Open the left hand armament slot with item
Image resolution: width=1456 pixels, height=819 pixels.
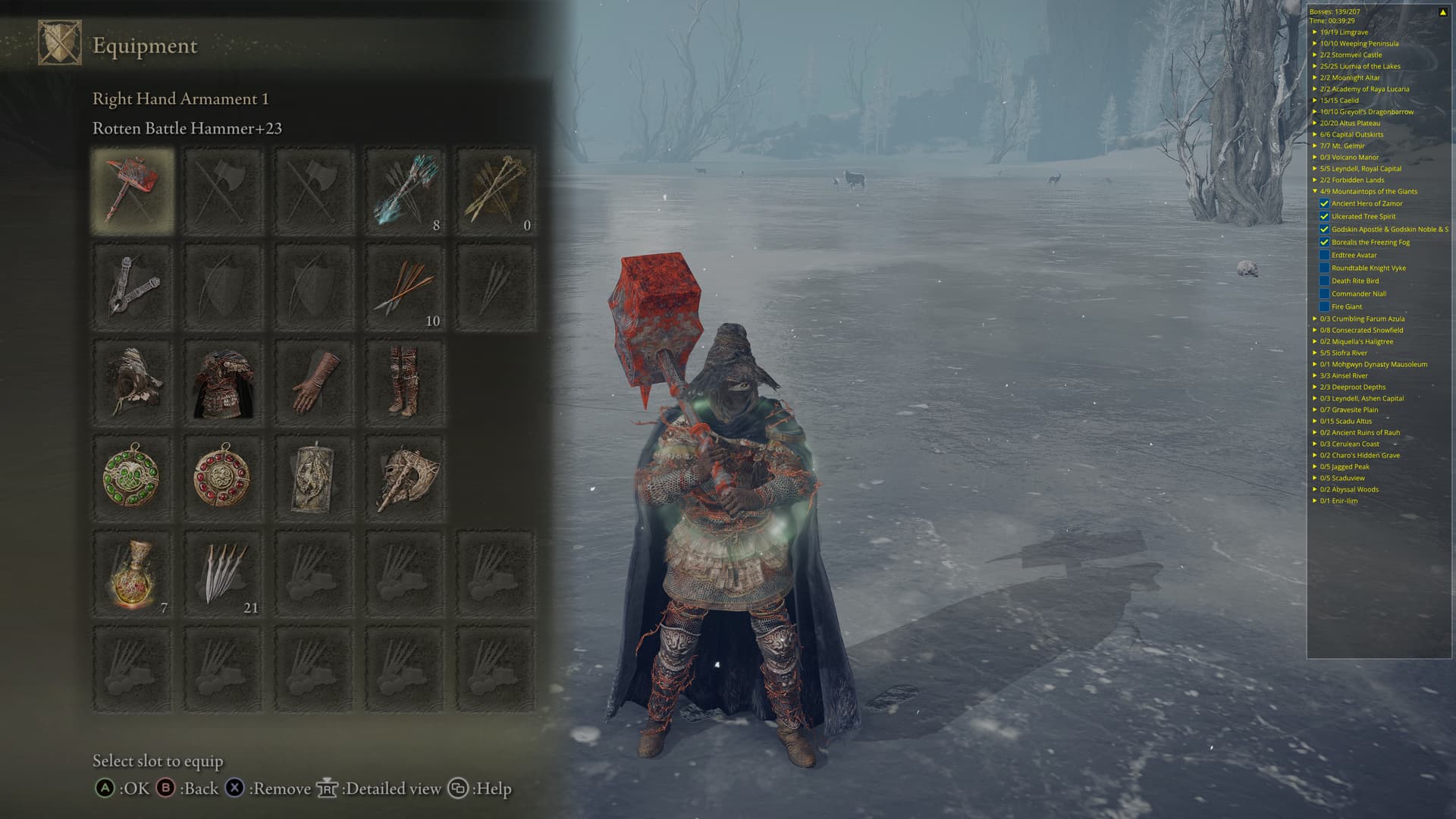pyautogui.click(x=133, y=287)
